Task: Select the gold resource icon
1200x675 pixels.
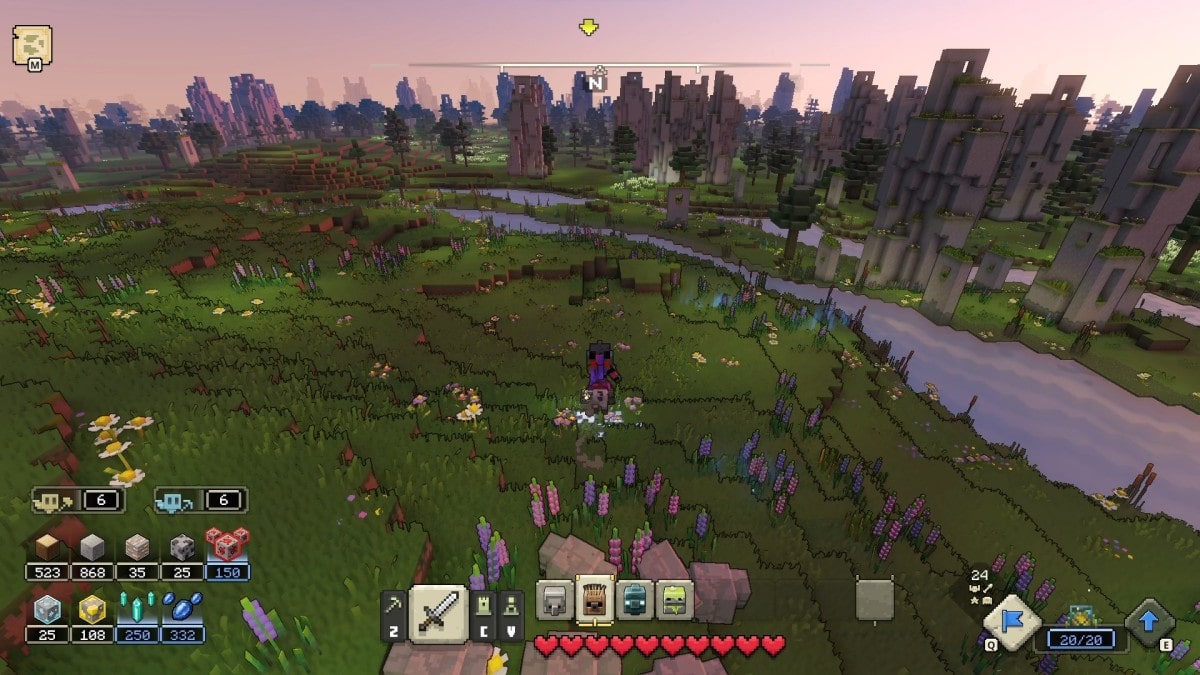Action: point(92,609)
